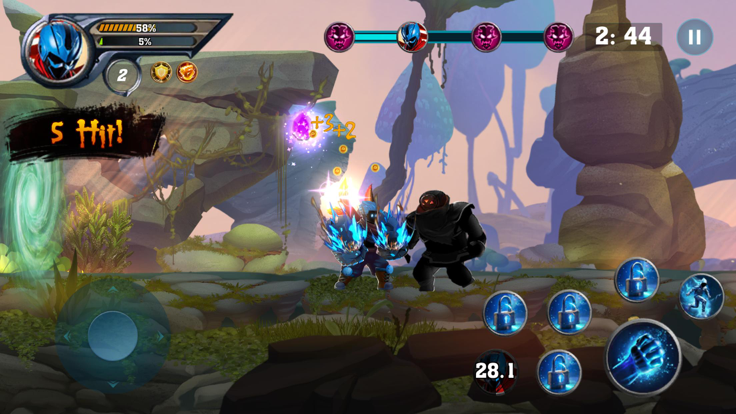
Task: Click the orange fist buff icon
Action: point(187,72)
